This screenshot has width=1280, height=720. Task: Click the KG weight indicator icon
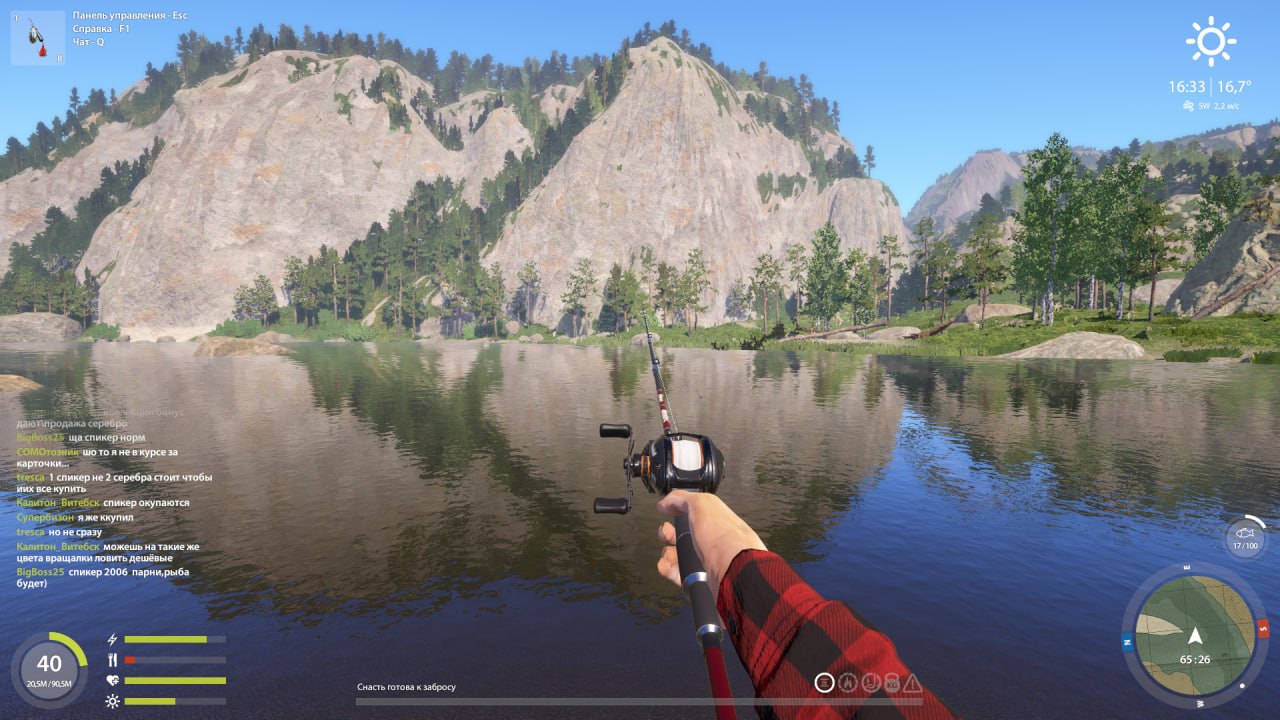tap(891, 683)
